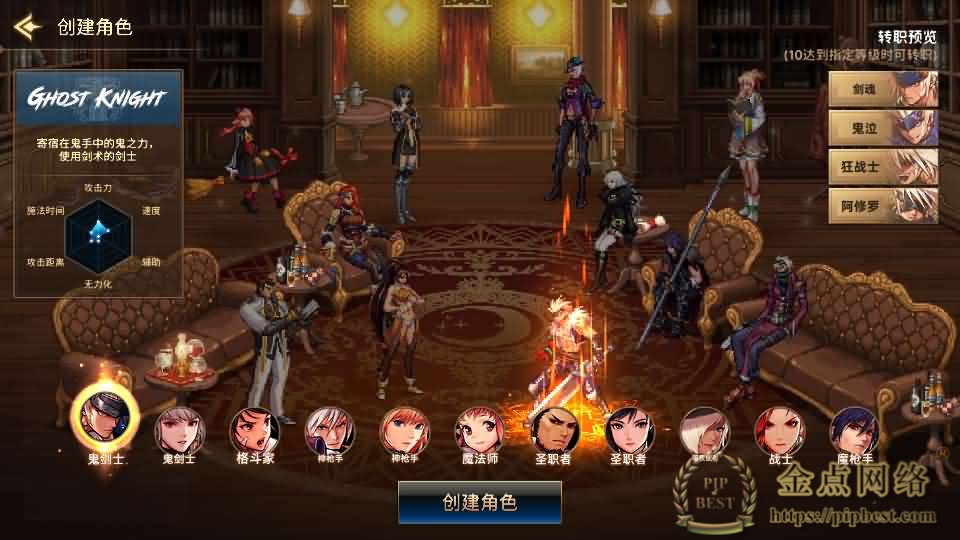960x540 pixels.
Task: Preview the 鬼泣 job advancement
Action: click(x=883, y=129)
